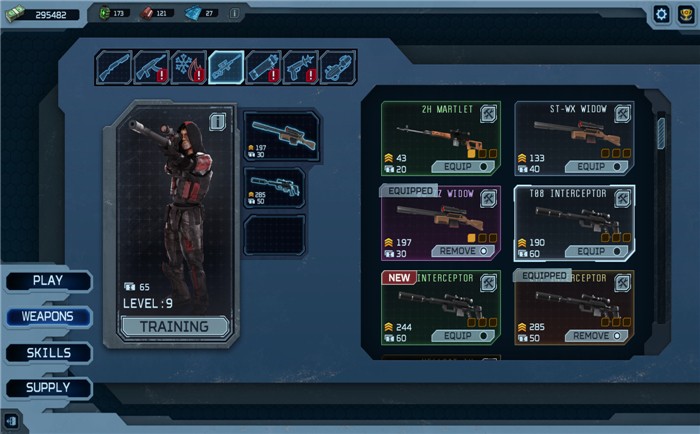Go to the SKILLS menu
700x434 pixels.
point(48,353)
